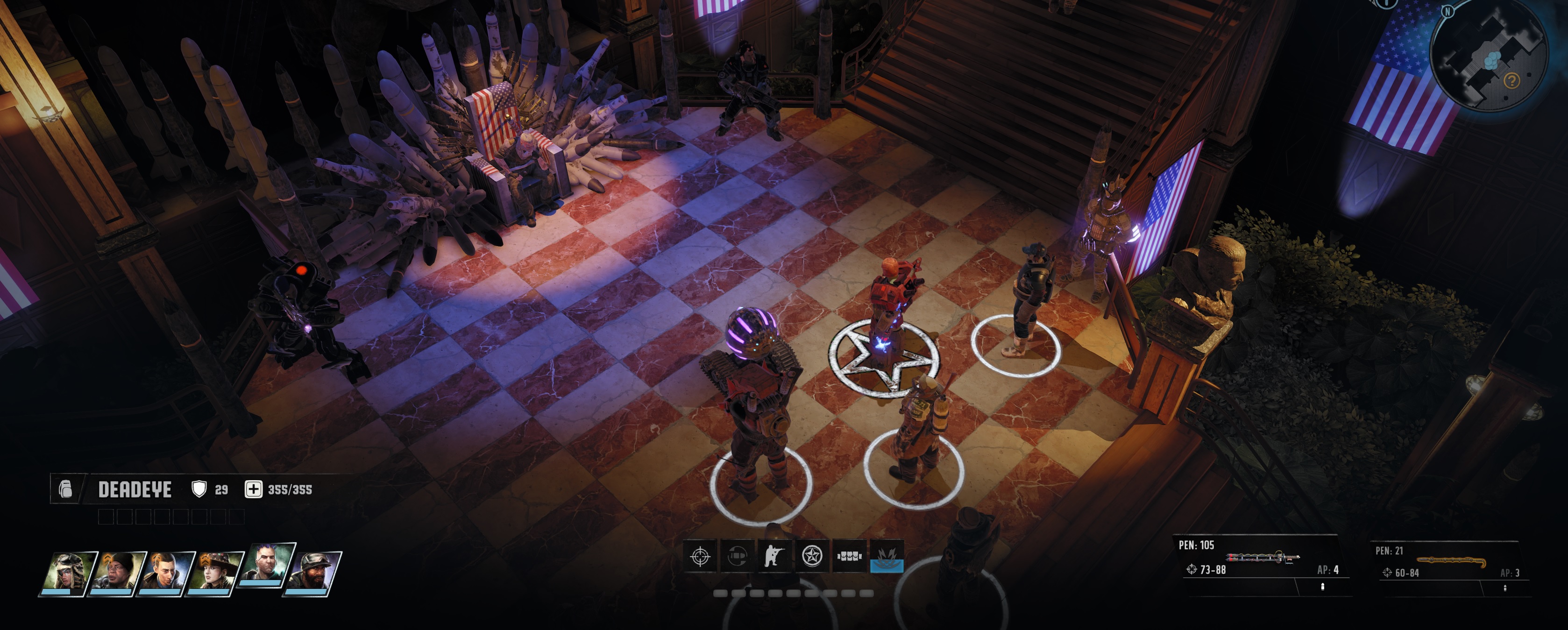The image size is (1568, 630).
Task: Click the question mark marker on minimap
Action: coord(1512,80)
